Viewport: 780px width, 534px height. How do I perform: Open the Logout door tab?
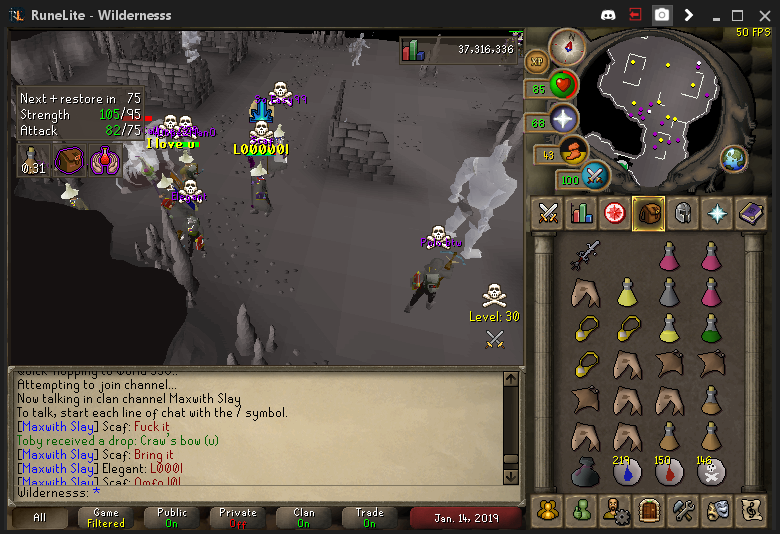click(x=647, y=509)
